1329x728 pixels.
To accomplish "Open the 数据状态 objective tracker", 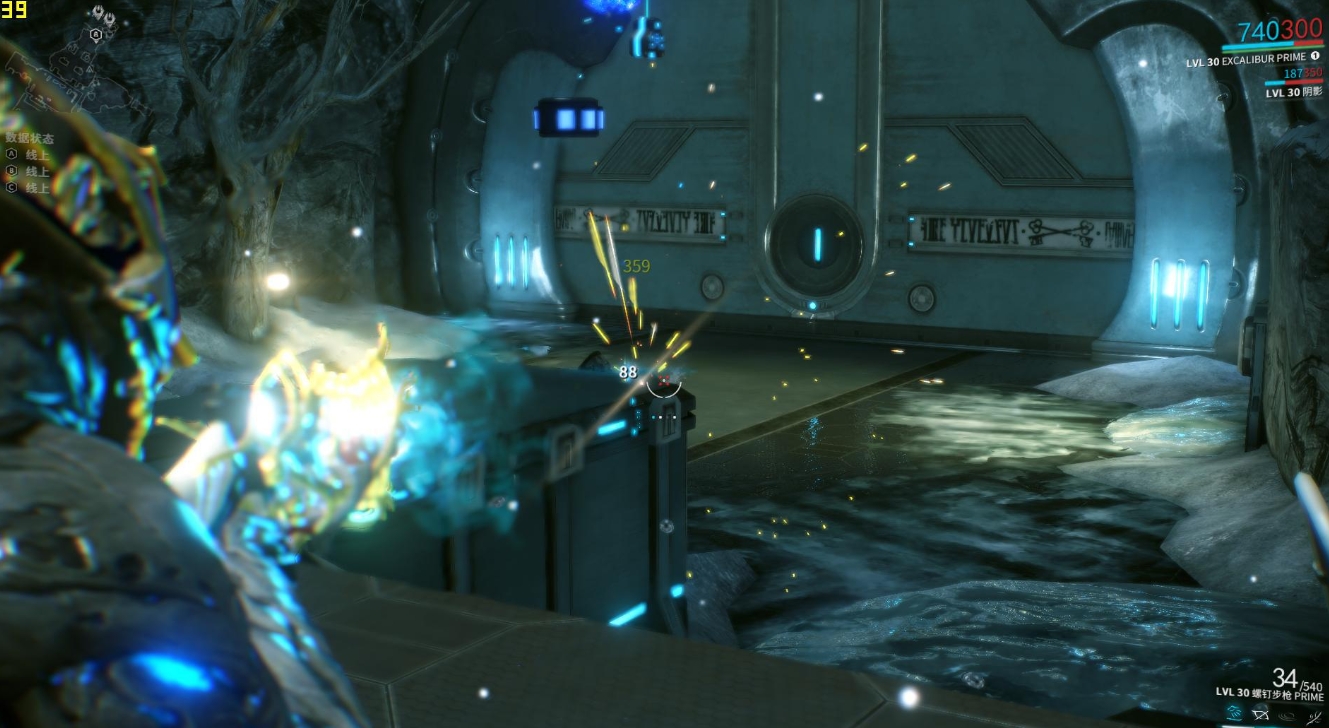I will pyautogui.click(x=30, y=139).
